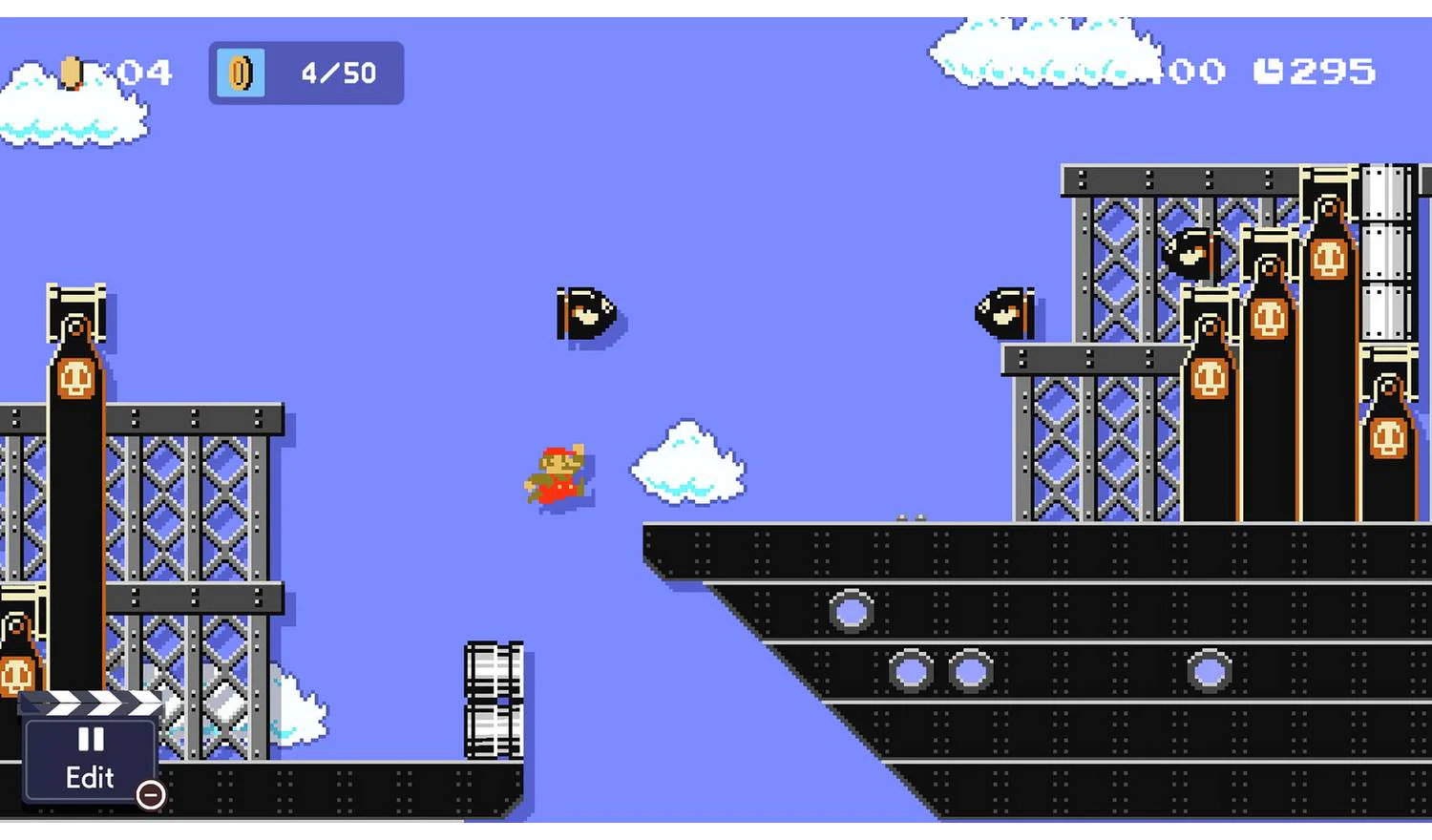The width and height of the screenshot is (1432, 840).
Task: Click the pause icon on the Edit button
Action: 89,740
